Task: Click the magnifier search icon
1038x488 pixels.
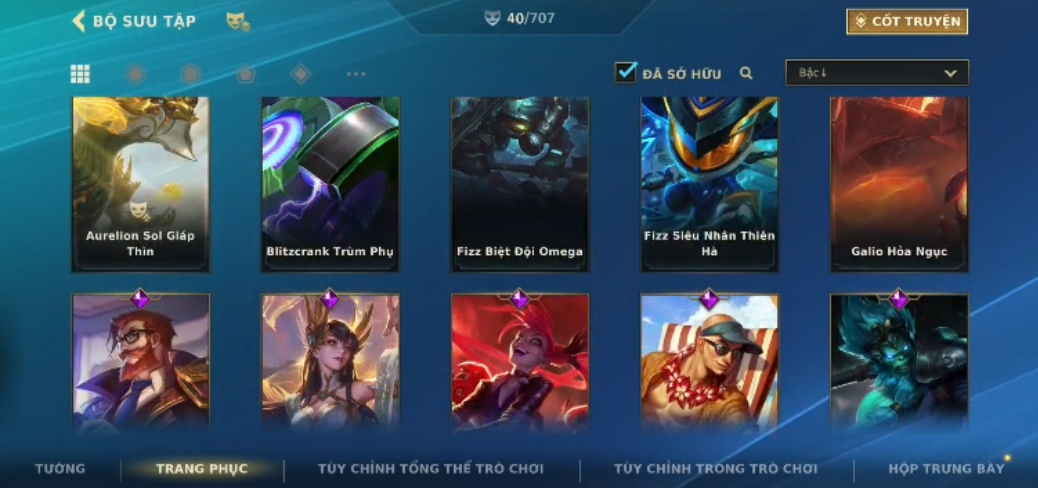Action: point(746,73)
